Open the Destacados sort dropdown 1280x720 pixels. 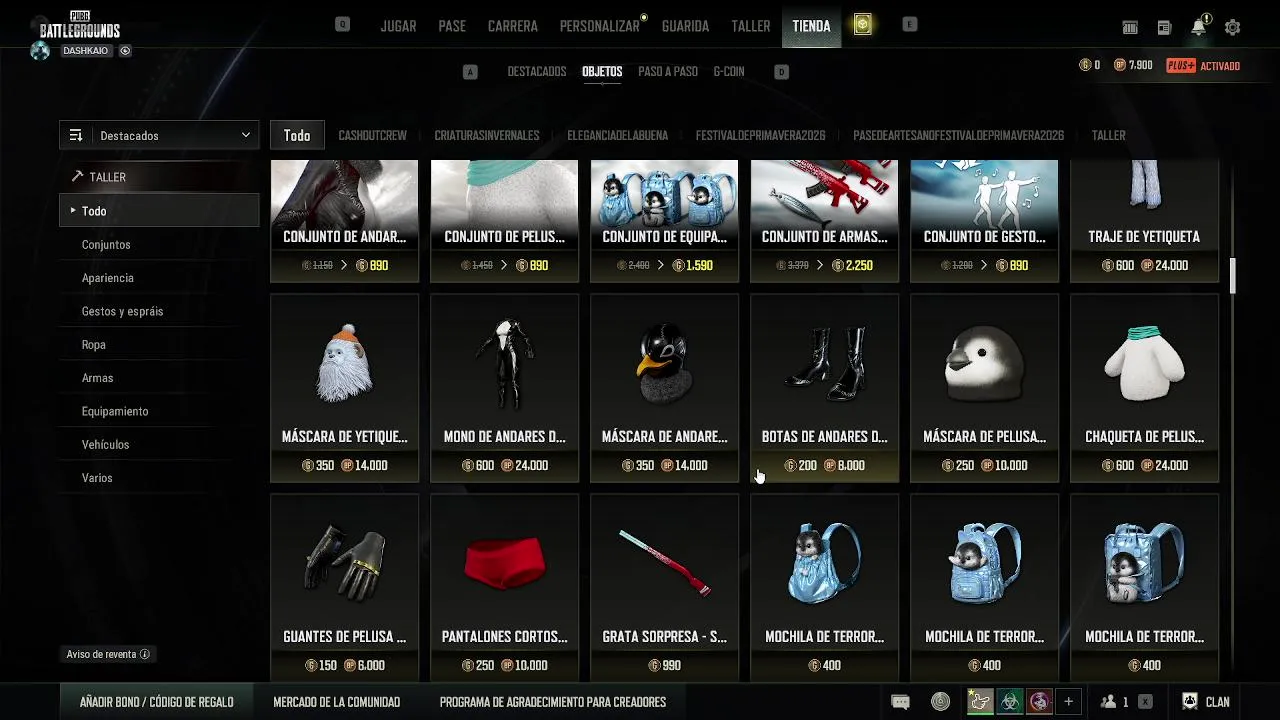click(x=159, y=136)
